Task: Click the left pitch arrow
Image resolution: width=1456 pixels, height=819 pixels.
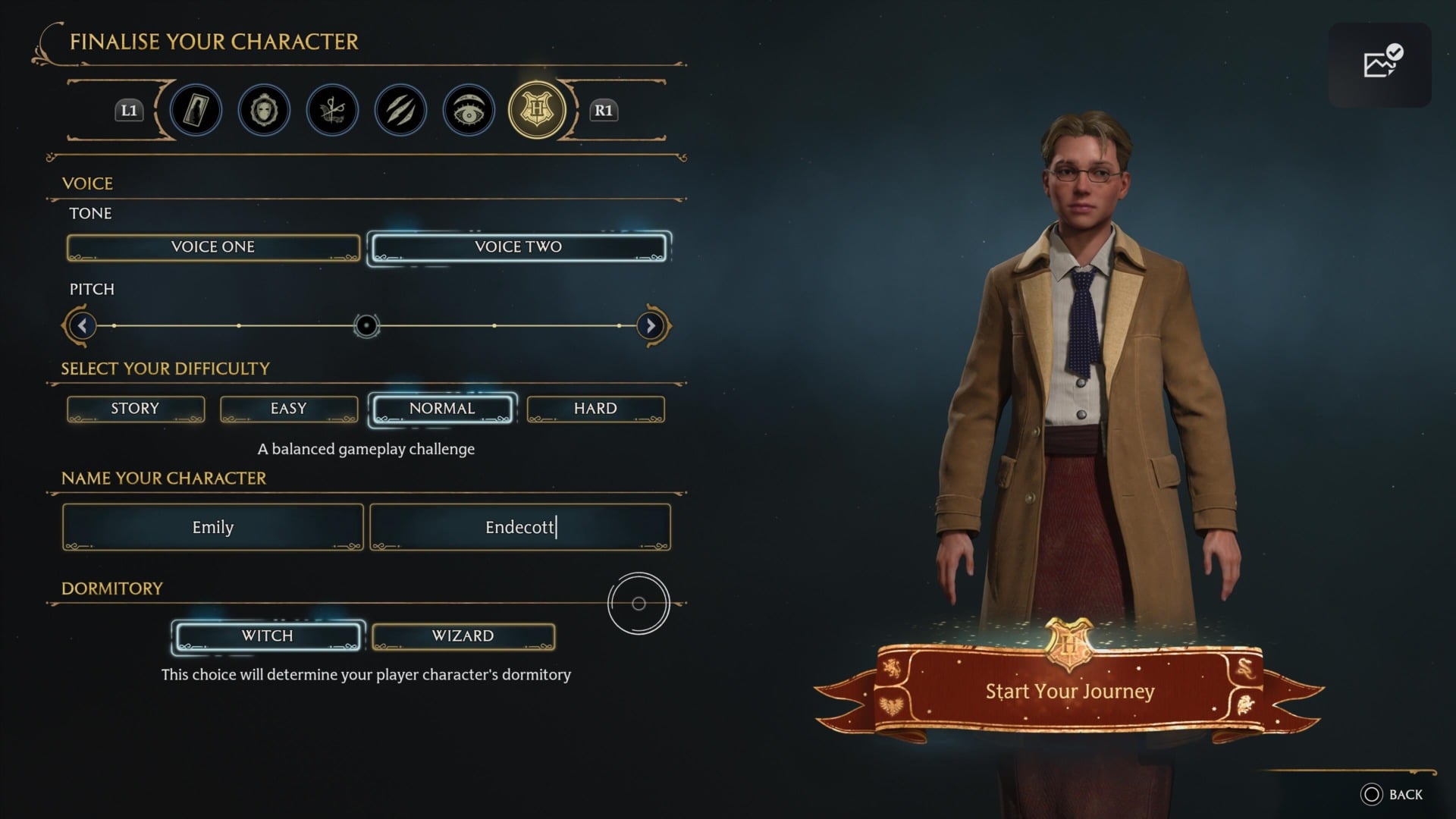Action: (x=81, y=325)
